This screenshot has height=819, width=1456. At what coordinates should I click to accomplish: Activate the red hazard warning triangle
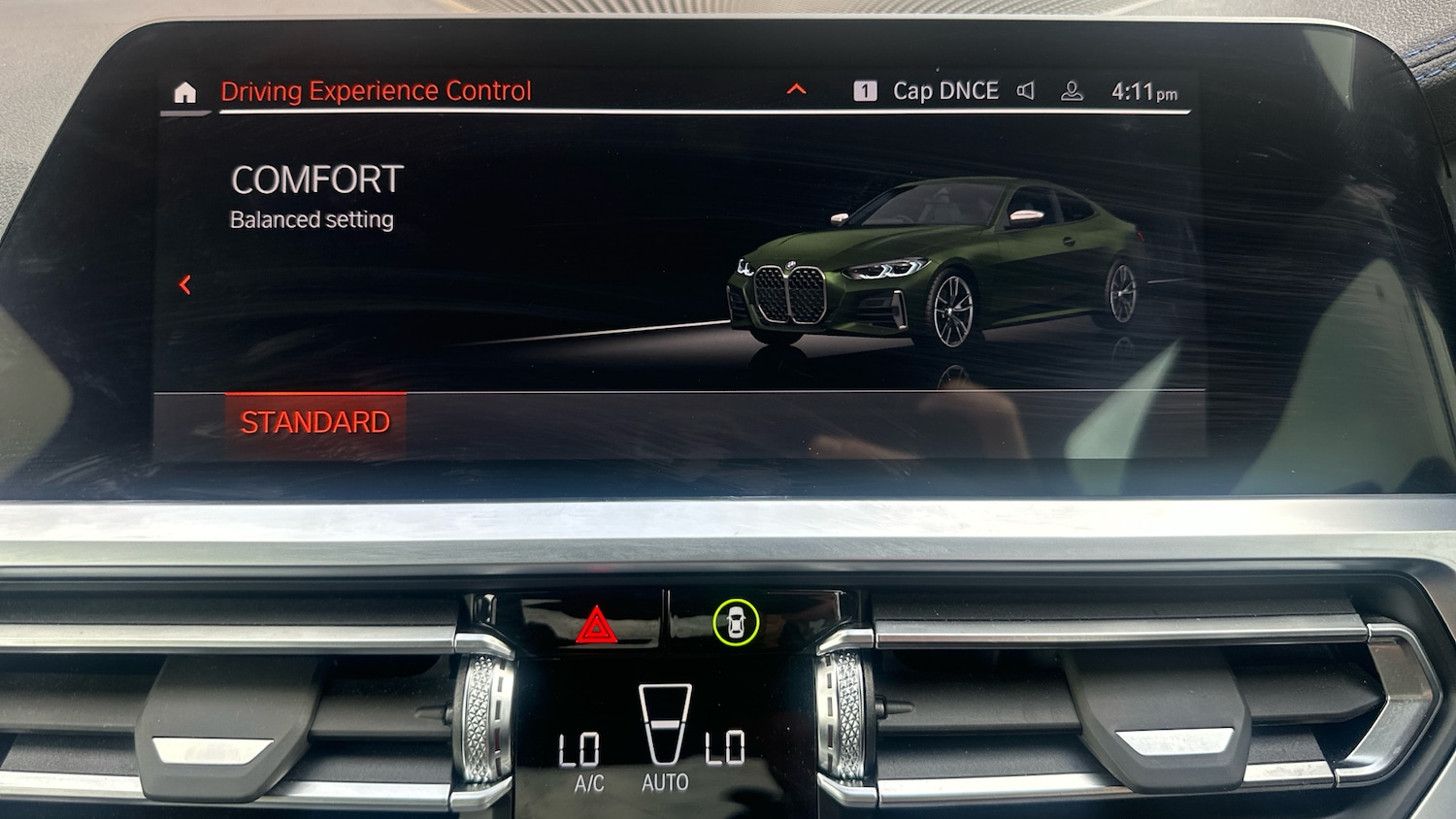[596, 625]
